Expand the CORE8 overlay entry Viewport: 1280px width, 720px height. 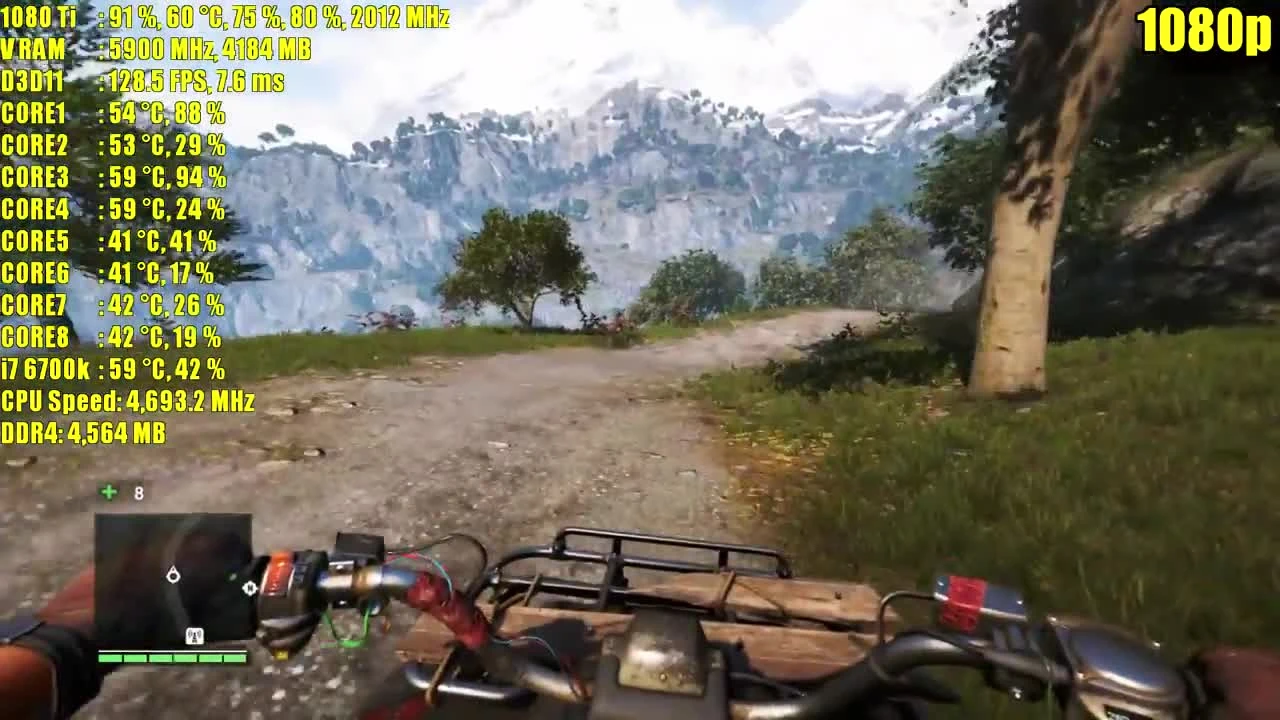pyautogui.click(x=110, y=338)
